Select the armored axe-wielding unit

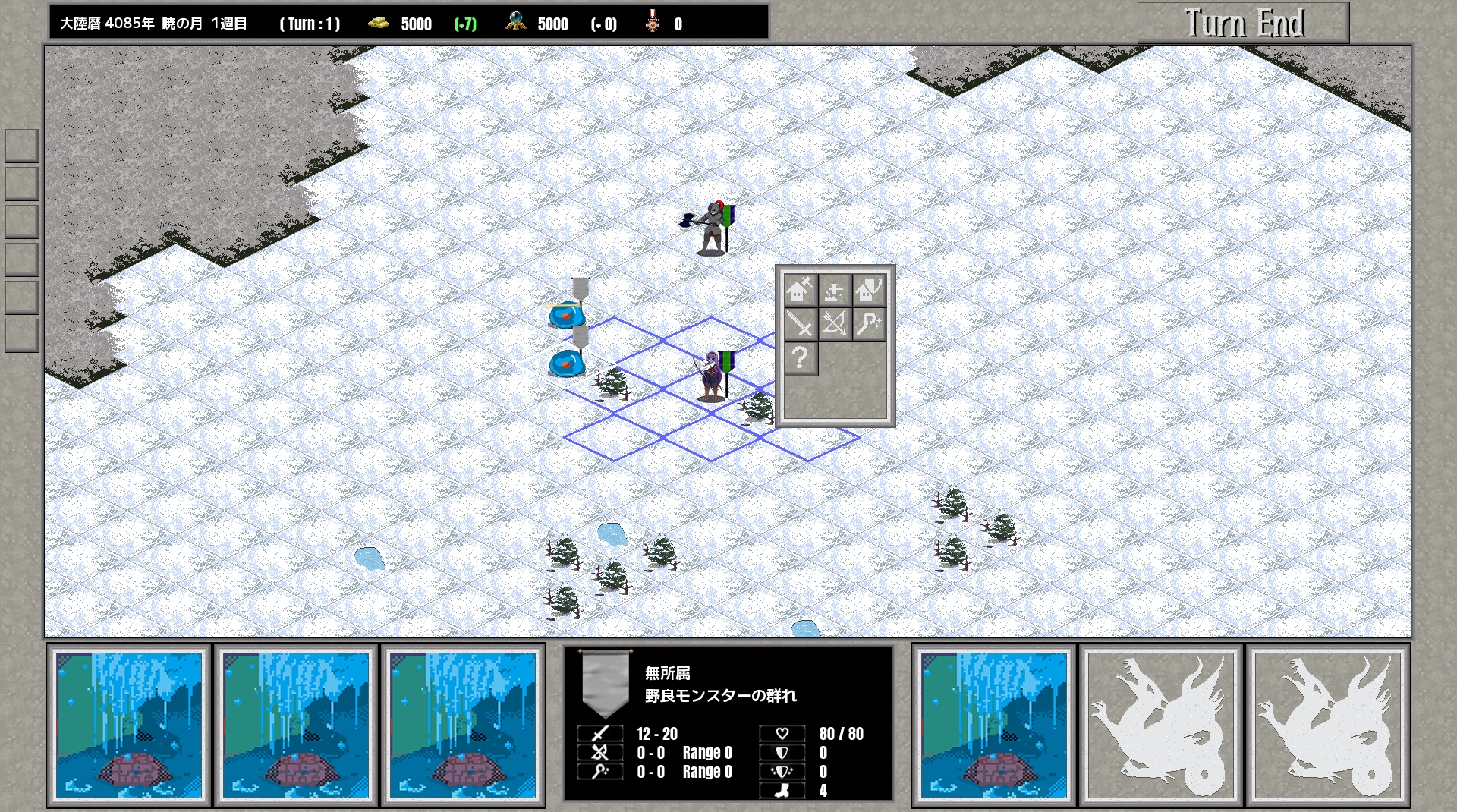[711, 228]
